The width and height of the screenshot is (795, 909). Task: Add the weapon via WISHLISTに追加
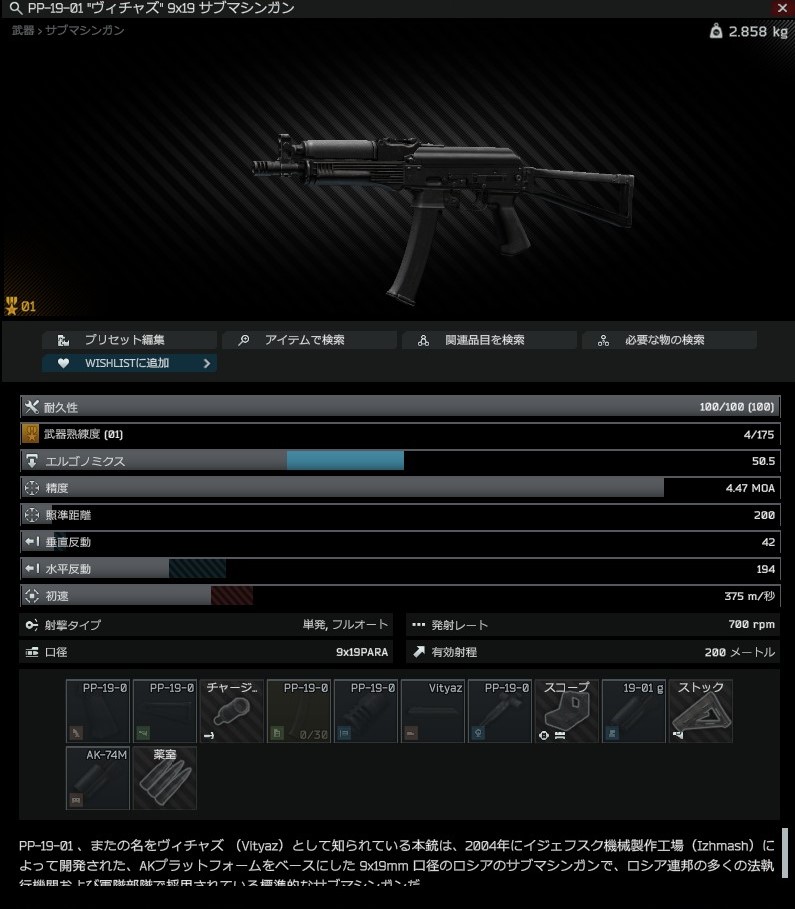tap(129, 363)
